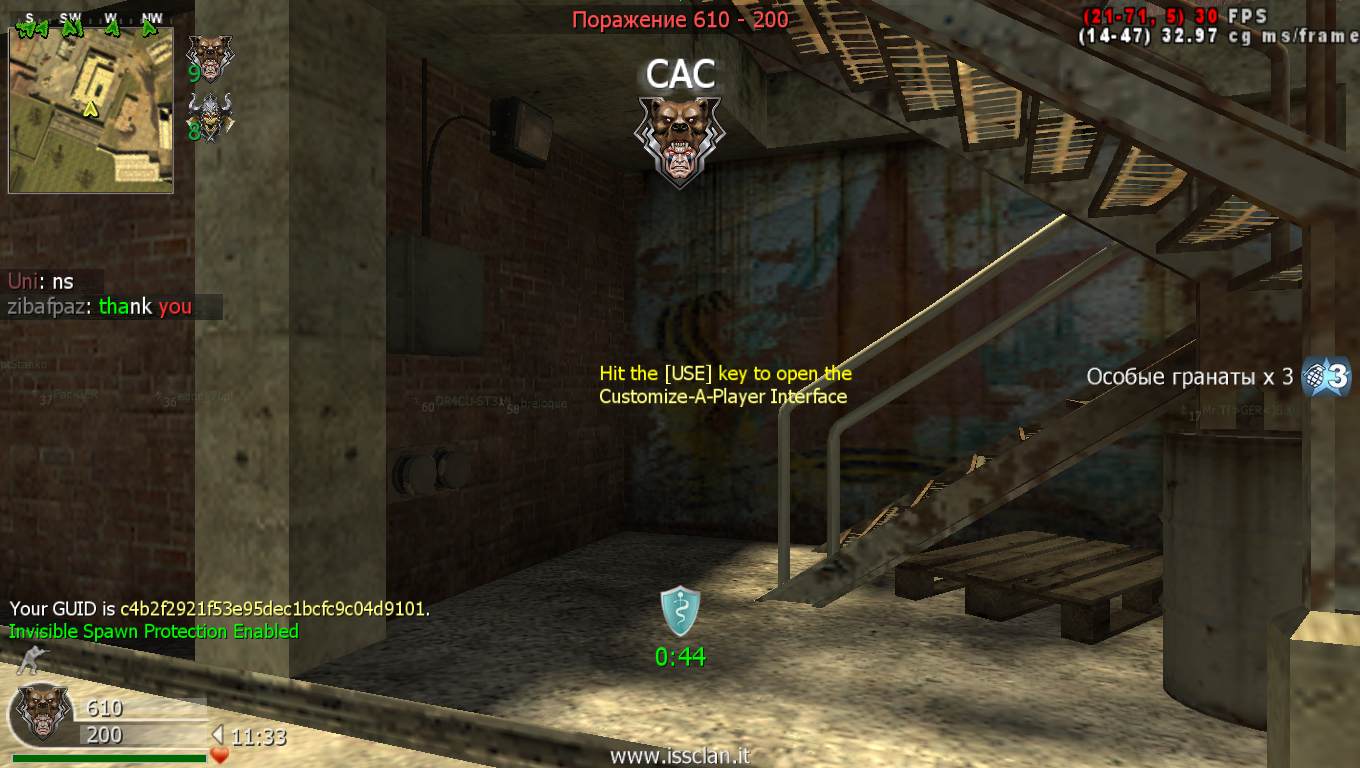Click the bear emblem under the CAC label
1360x768 pixels.
[x=680, y=140]
